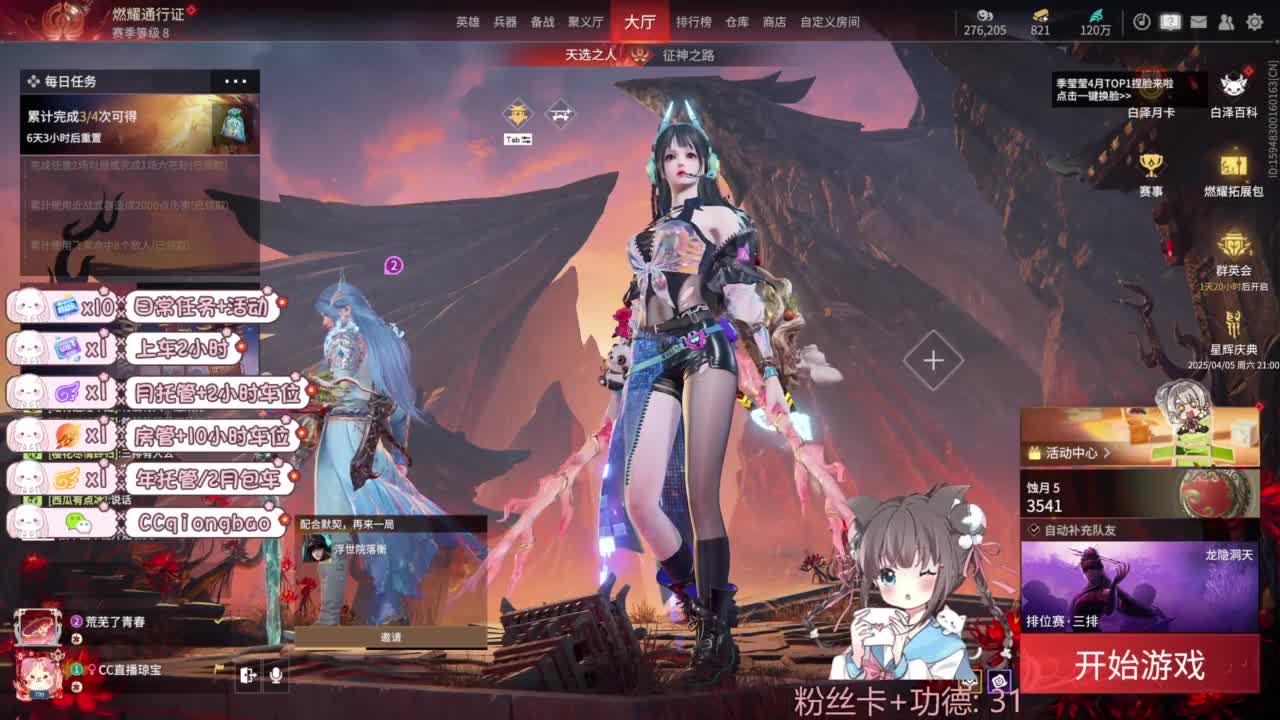Open the in-game handbook book icon
The width and height of the screenshot is (1280, 720).
(1170, 21)
